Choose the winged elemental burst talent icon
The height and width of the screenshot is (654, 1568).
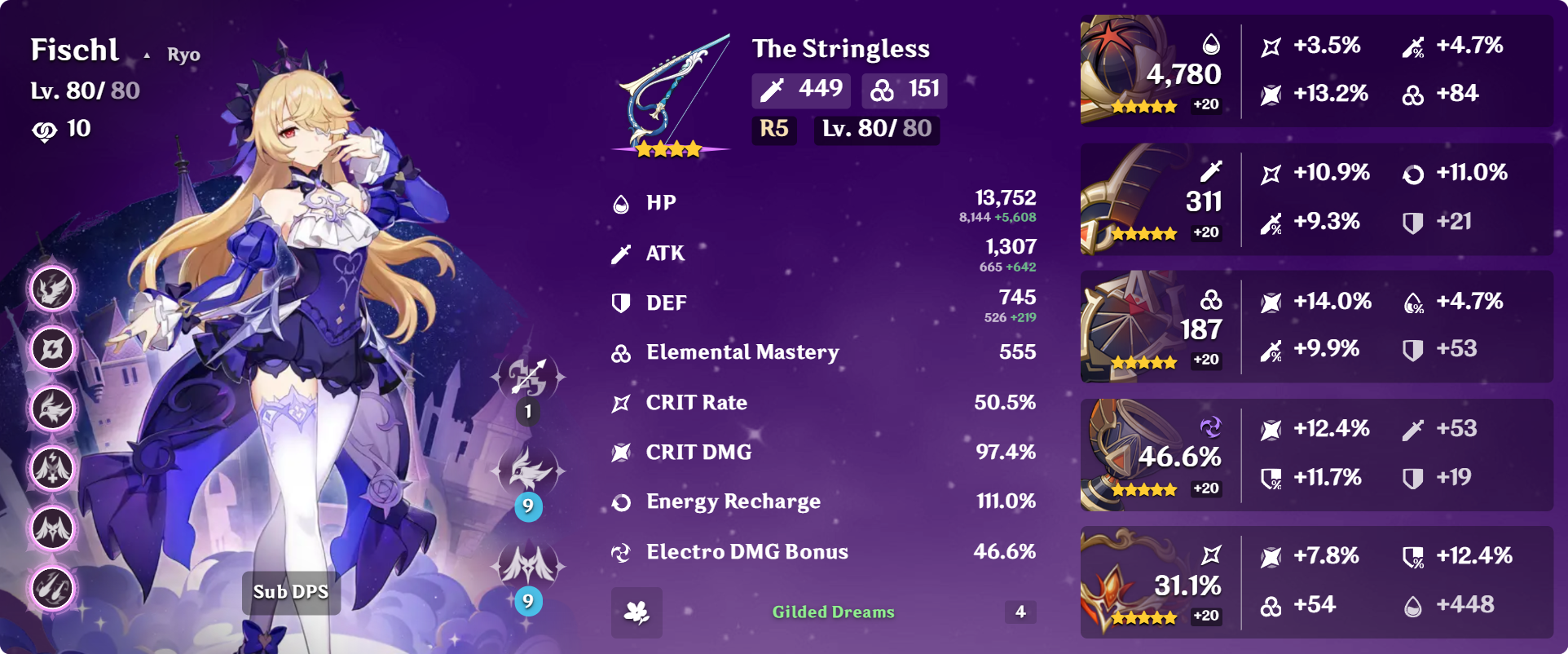click(528, 564)
